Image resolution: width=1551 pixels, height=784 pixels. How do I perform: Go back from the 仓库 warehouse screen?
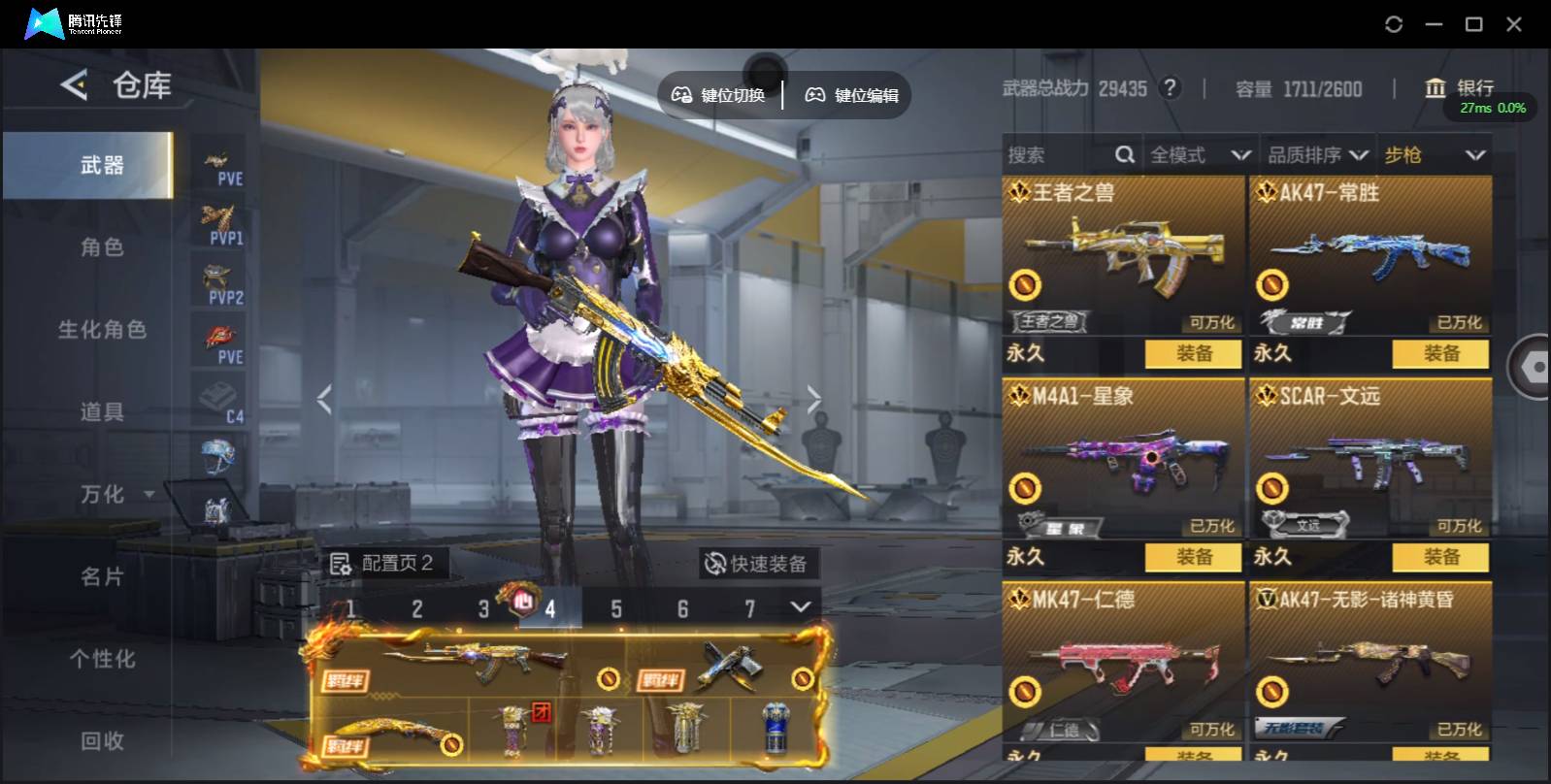pos(74,85)
